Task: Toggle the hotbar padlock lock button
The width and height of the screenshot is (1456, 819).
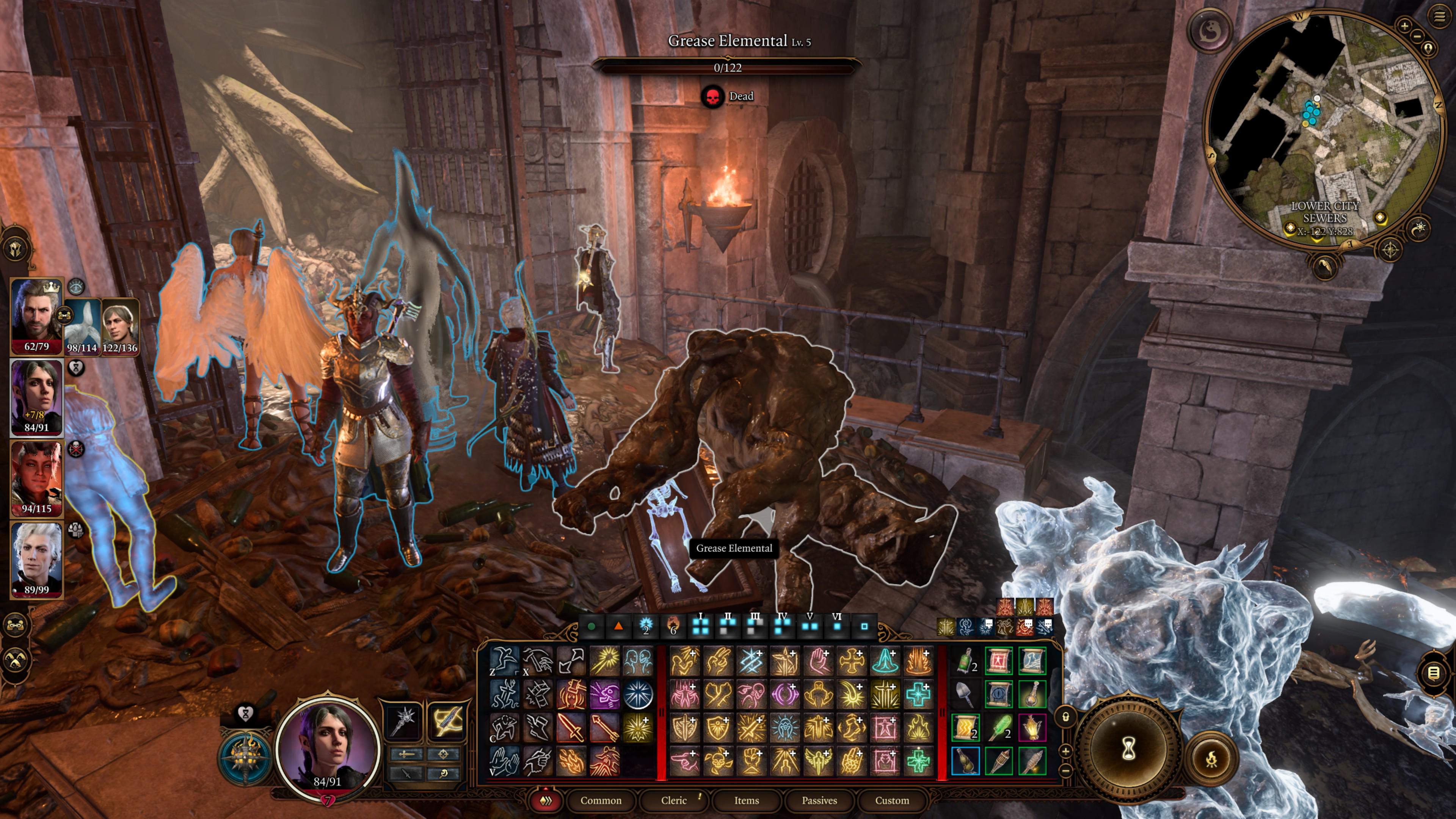Action: coord(1066,717)
